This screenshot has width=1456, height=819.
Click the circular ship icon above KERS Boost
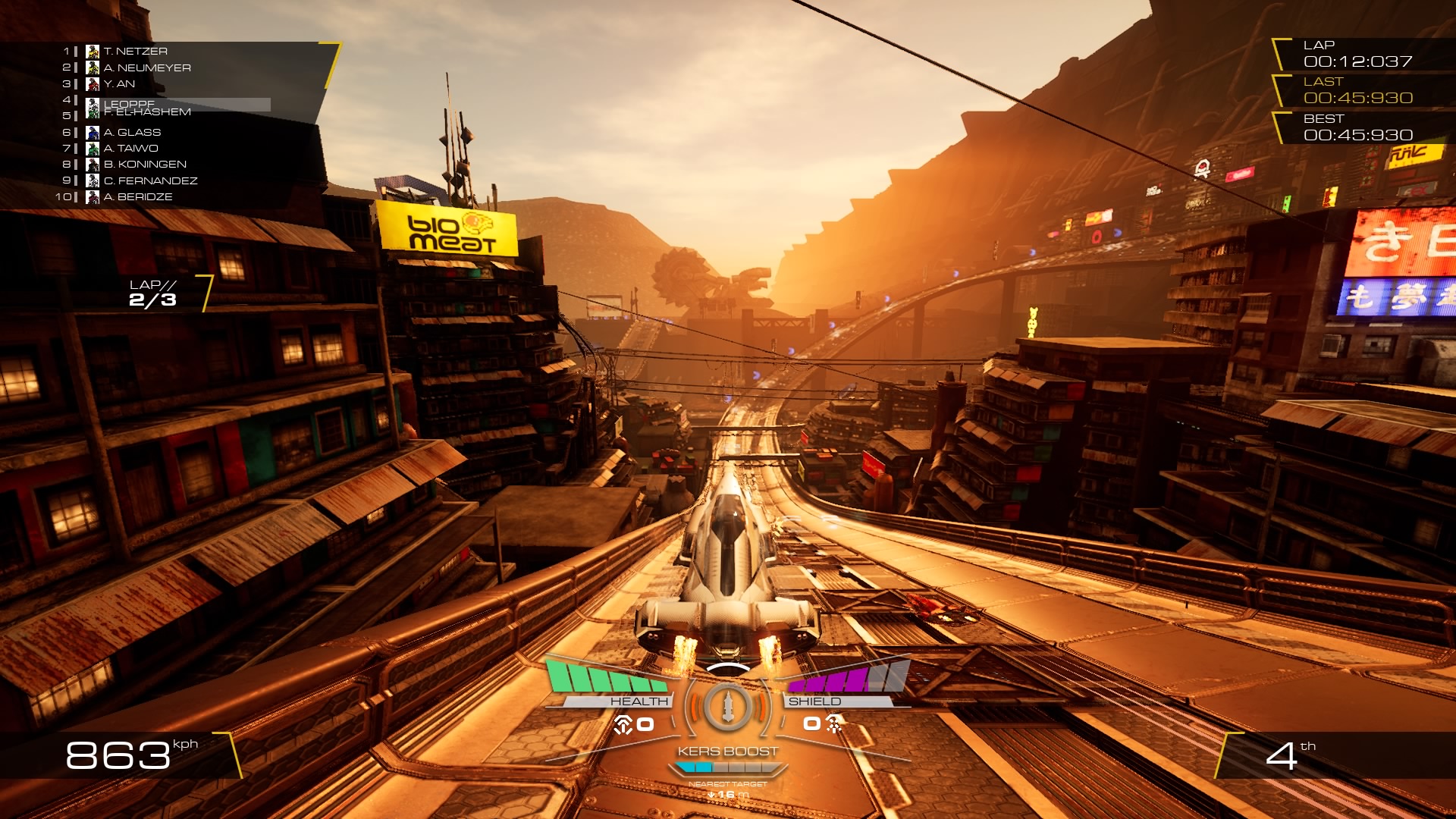click(x=727, y=707)
